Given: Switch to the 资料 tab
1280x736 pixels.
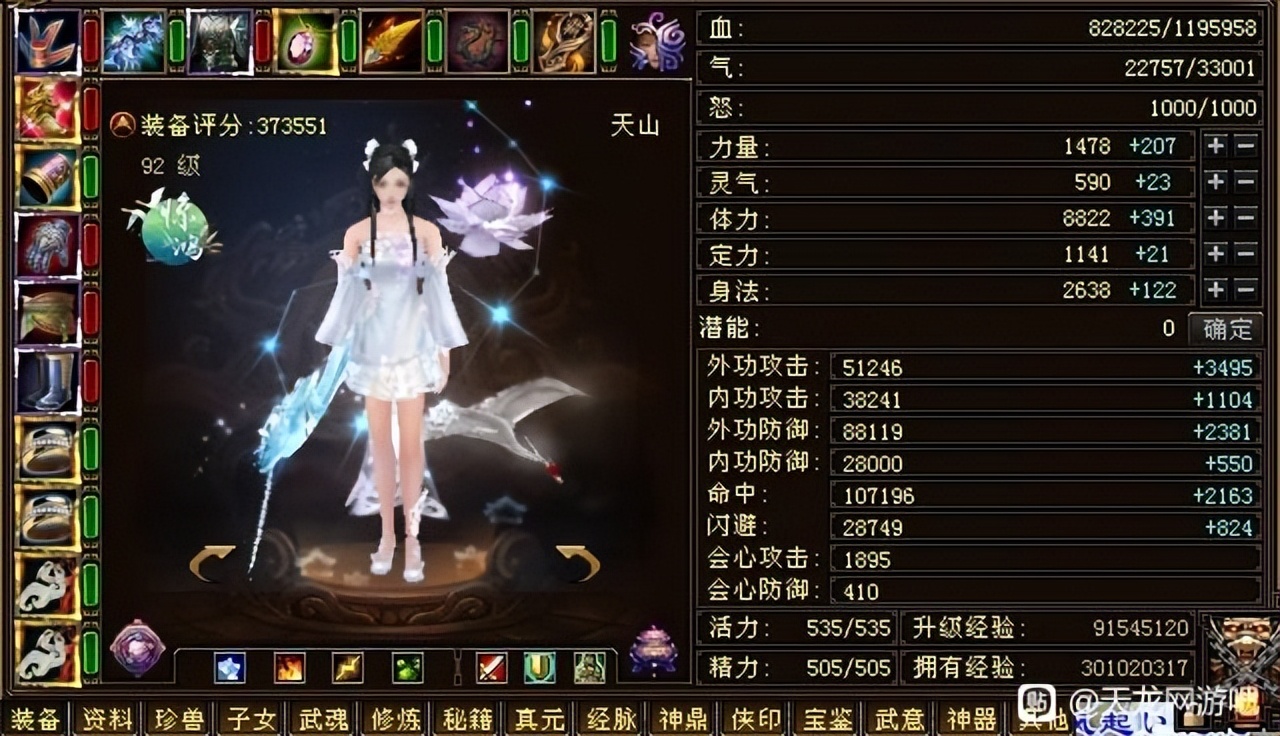Looking at the screenshot, I should tap(105, 719).
